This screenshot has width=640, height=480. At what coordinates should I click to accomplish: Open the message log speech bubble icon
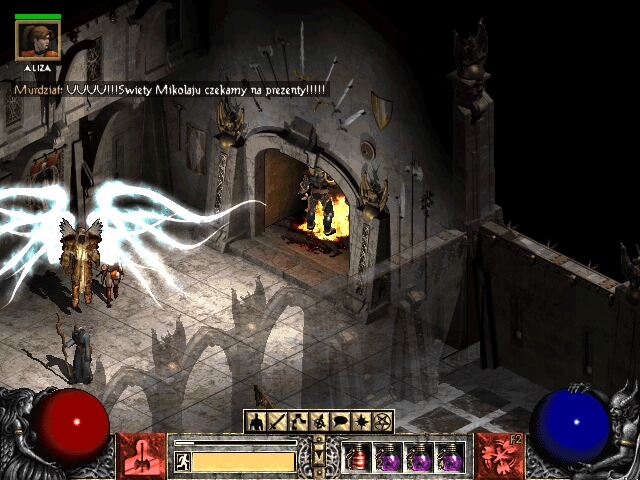pos(340,422)
